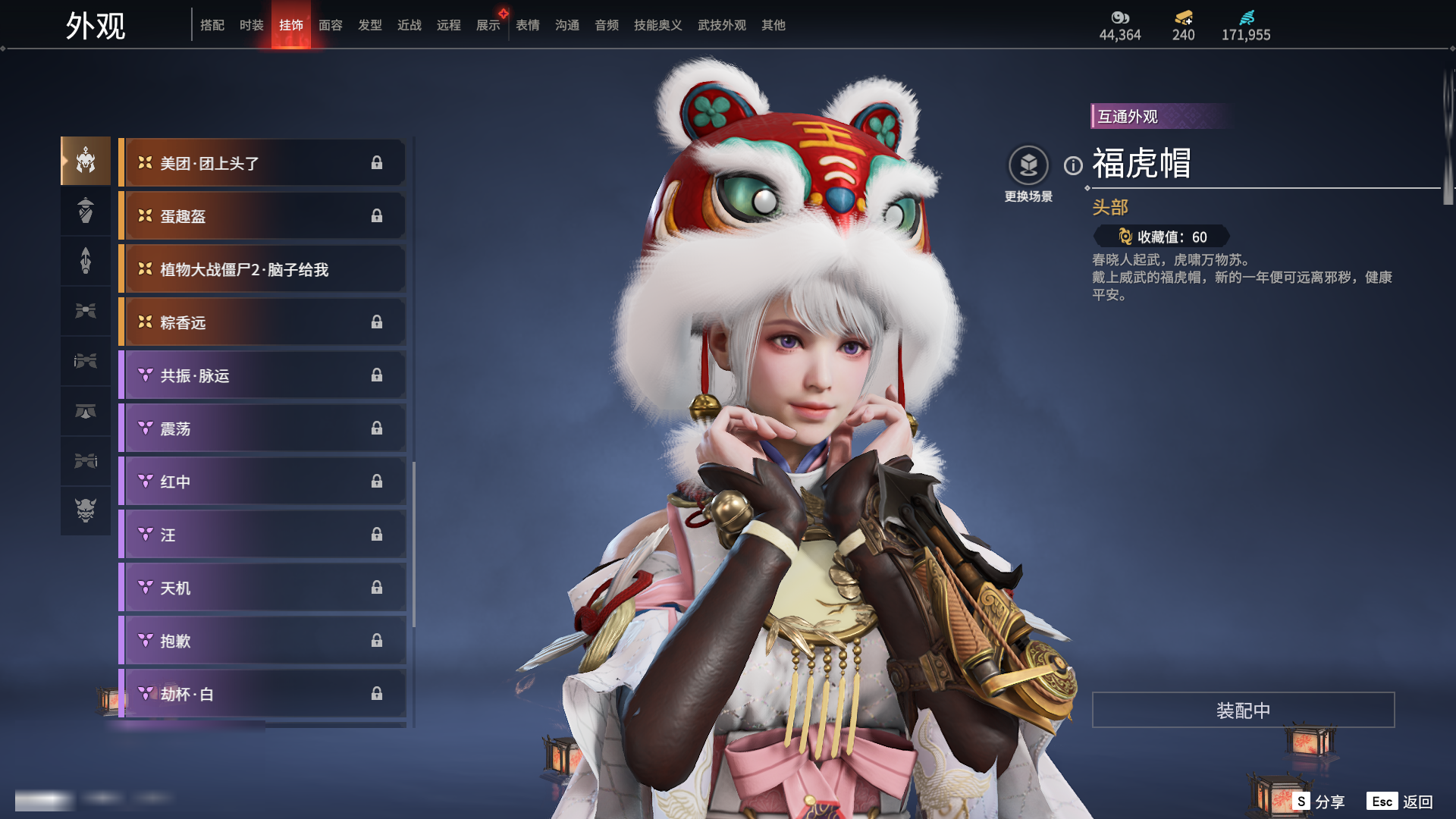Pick the 植物大战僵尸2·脑子给我 item
Viewport: 1456px width, 819px height.
click(262, 269)
